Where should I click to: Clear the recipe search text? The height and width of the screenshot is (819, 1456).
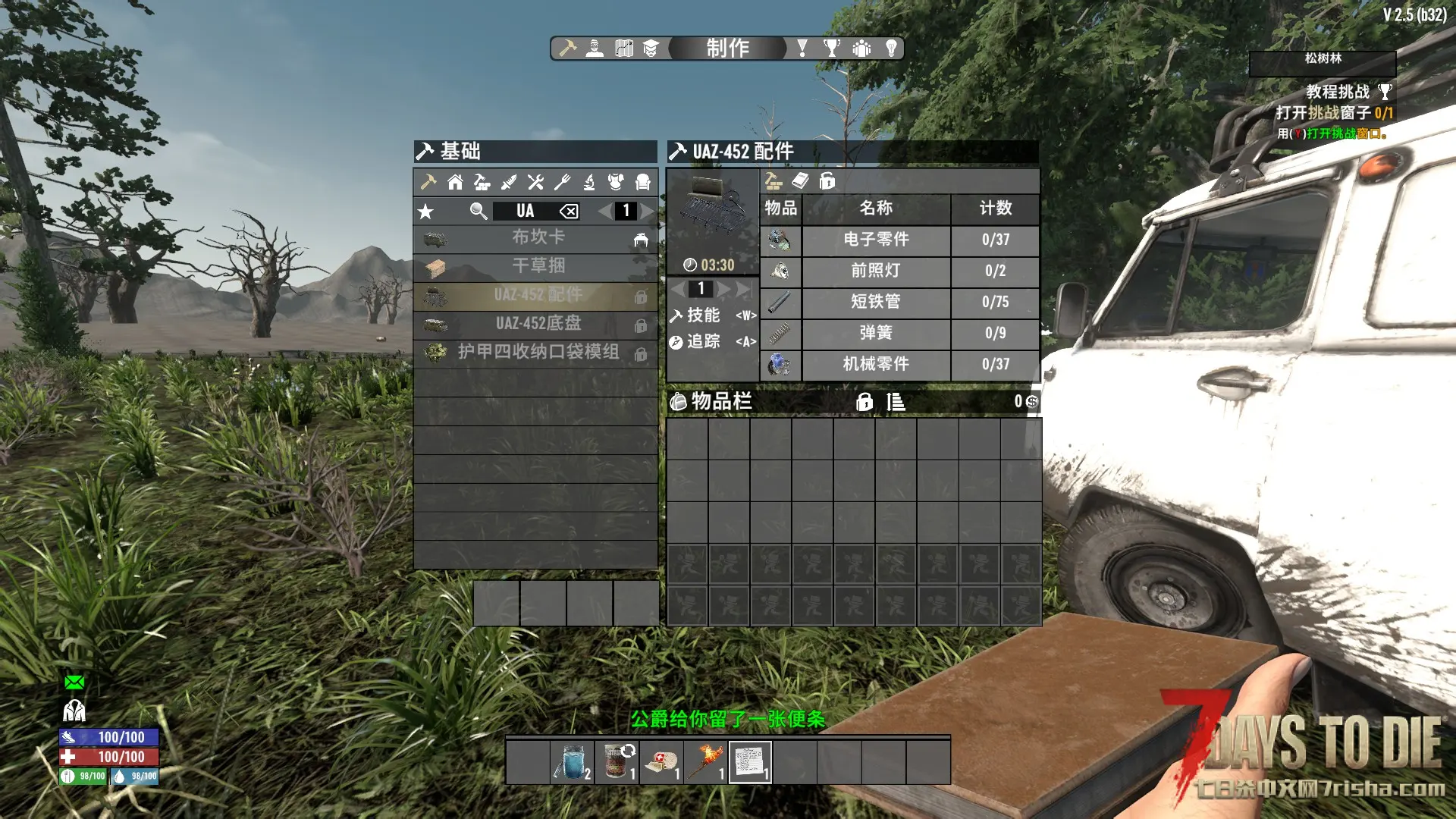pos(569,212)
